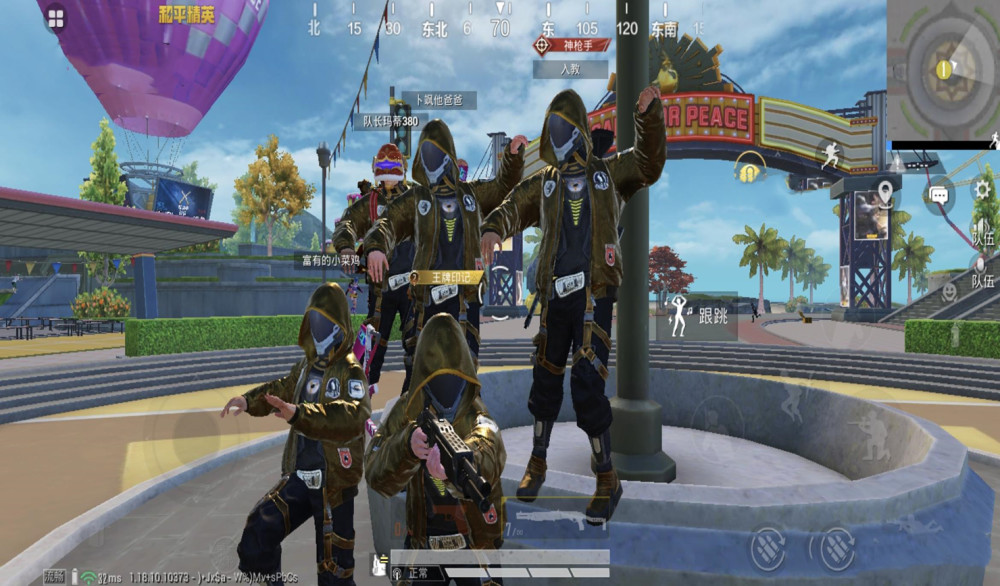The height and width of the screenshot is (586, 1000).
Task: Tap the sprinting figure icon
Action: click(831, 153)
